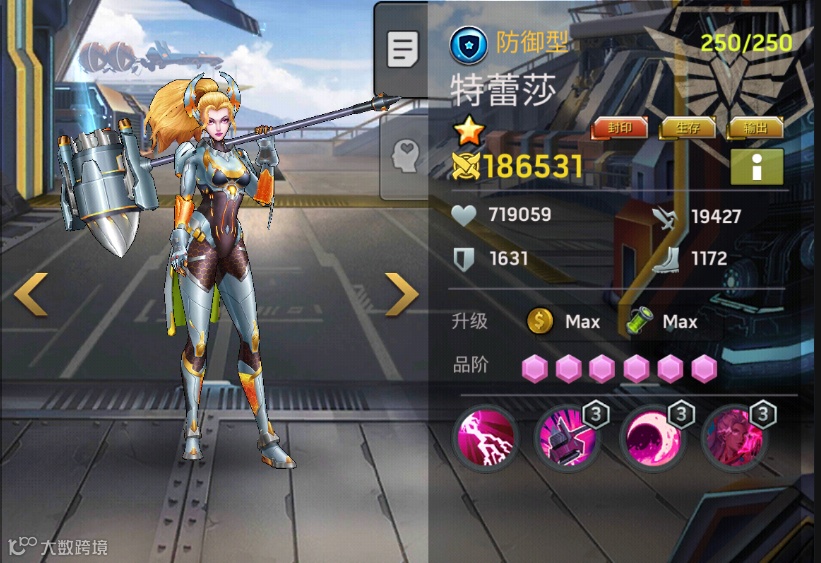This screenshot has width=821, height=563.
Task: Open the hero details document tab
Action: tap(402, 49)
